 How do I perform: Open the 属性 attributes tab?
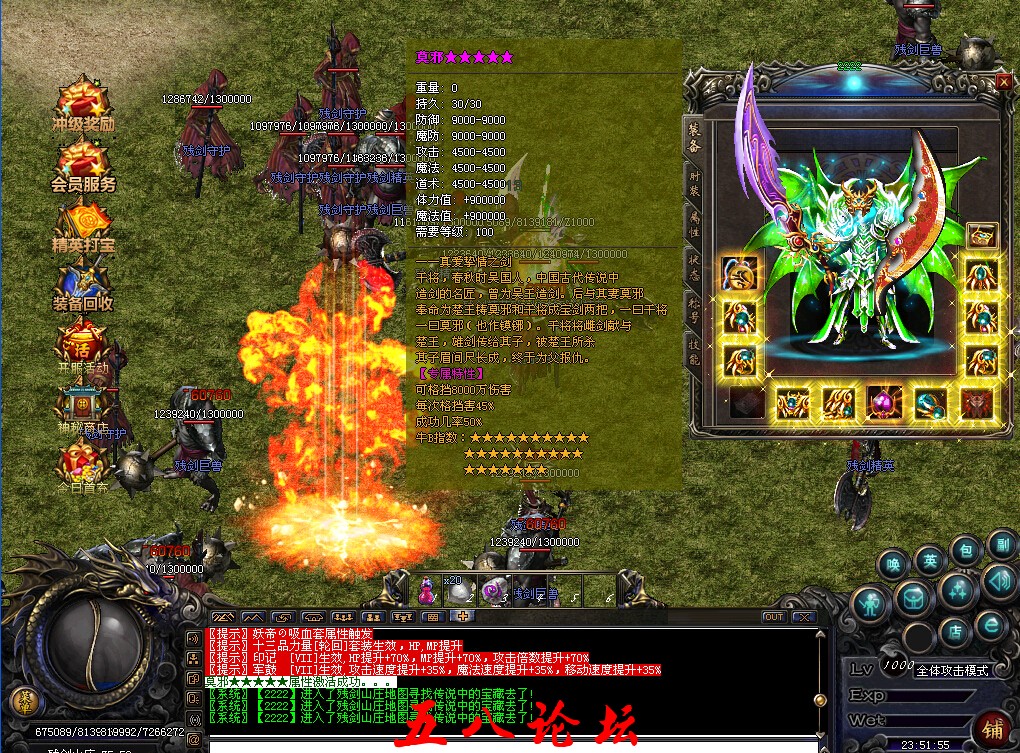click(694, 226)
